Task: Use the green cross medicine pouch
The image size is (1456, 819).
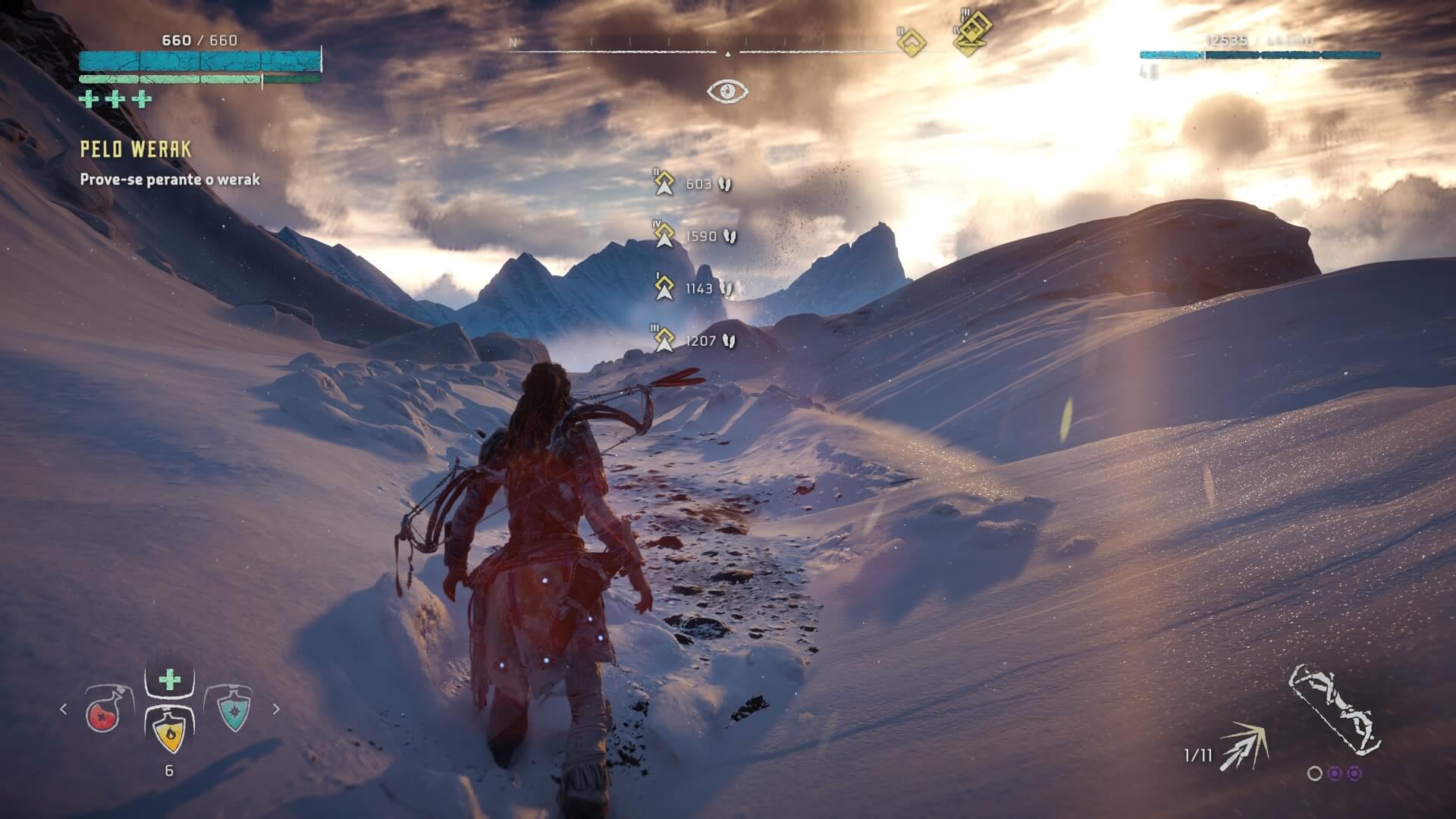Action: [169, 679]
